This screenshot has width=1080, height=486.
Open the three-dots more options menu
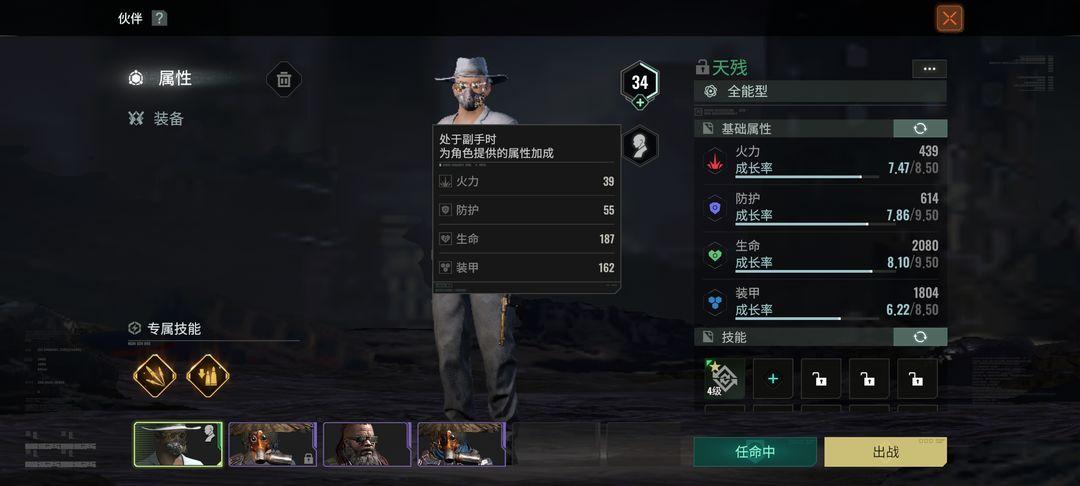tap(929, 69)
